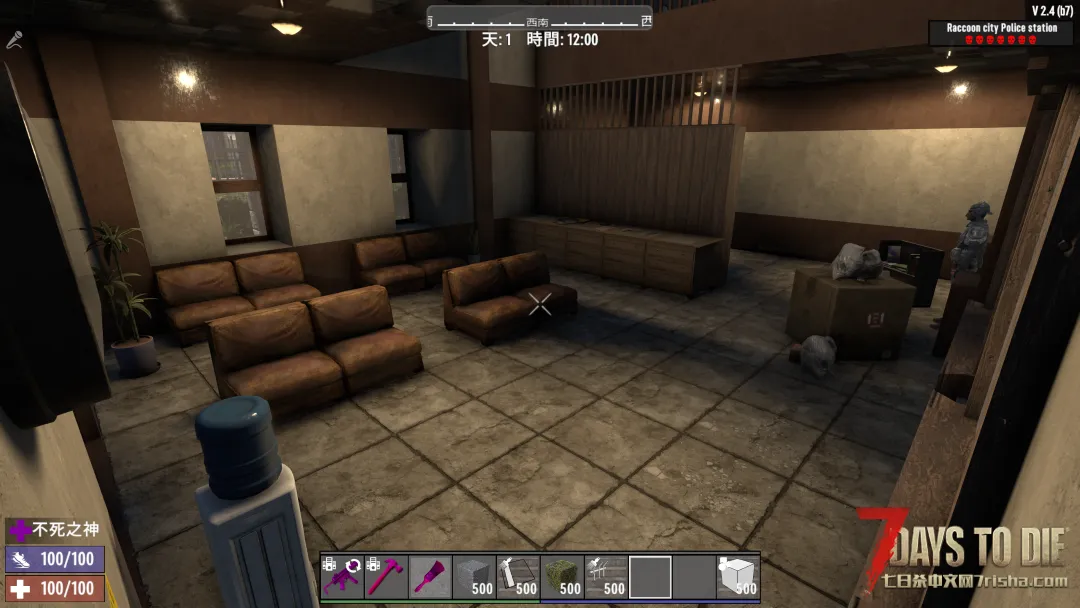
Task: Select the white cube block stack
Action: [738, 577]
